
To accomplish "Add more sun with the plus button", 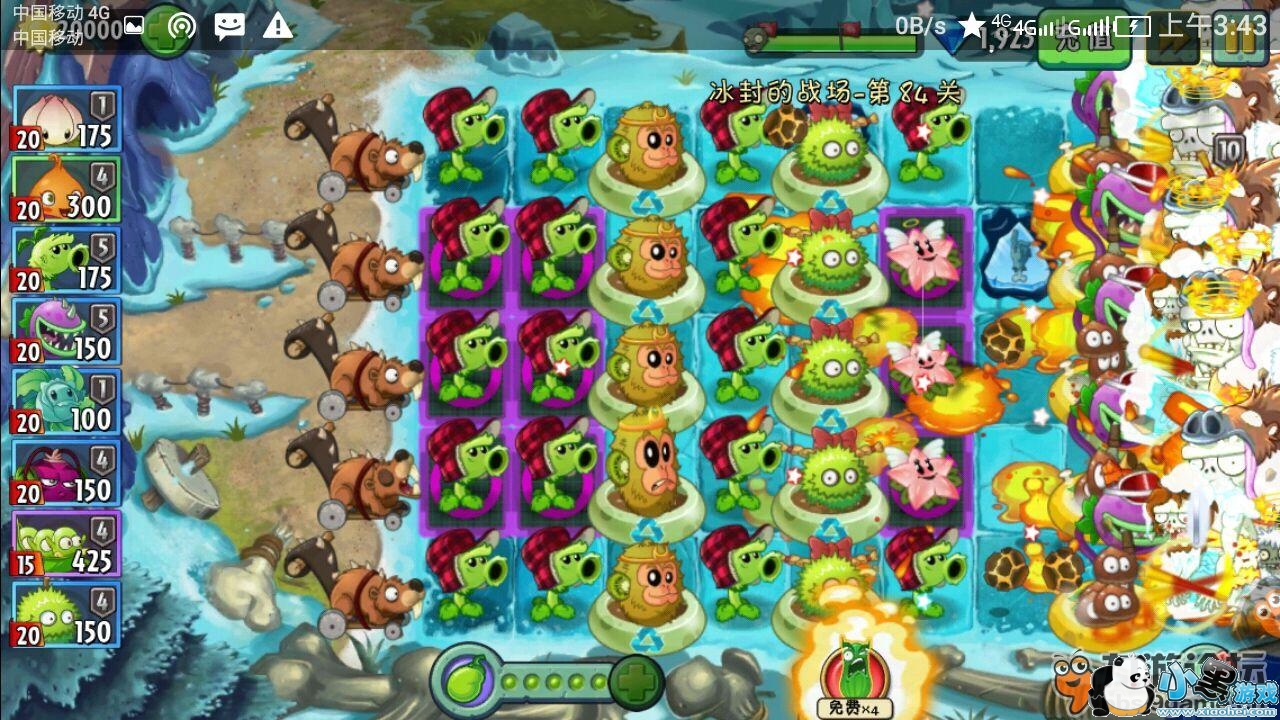I will click(162, 34).
